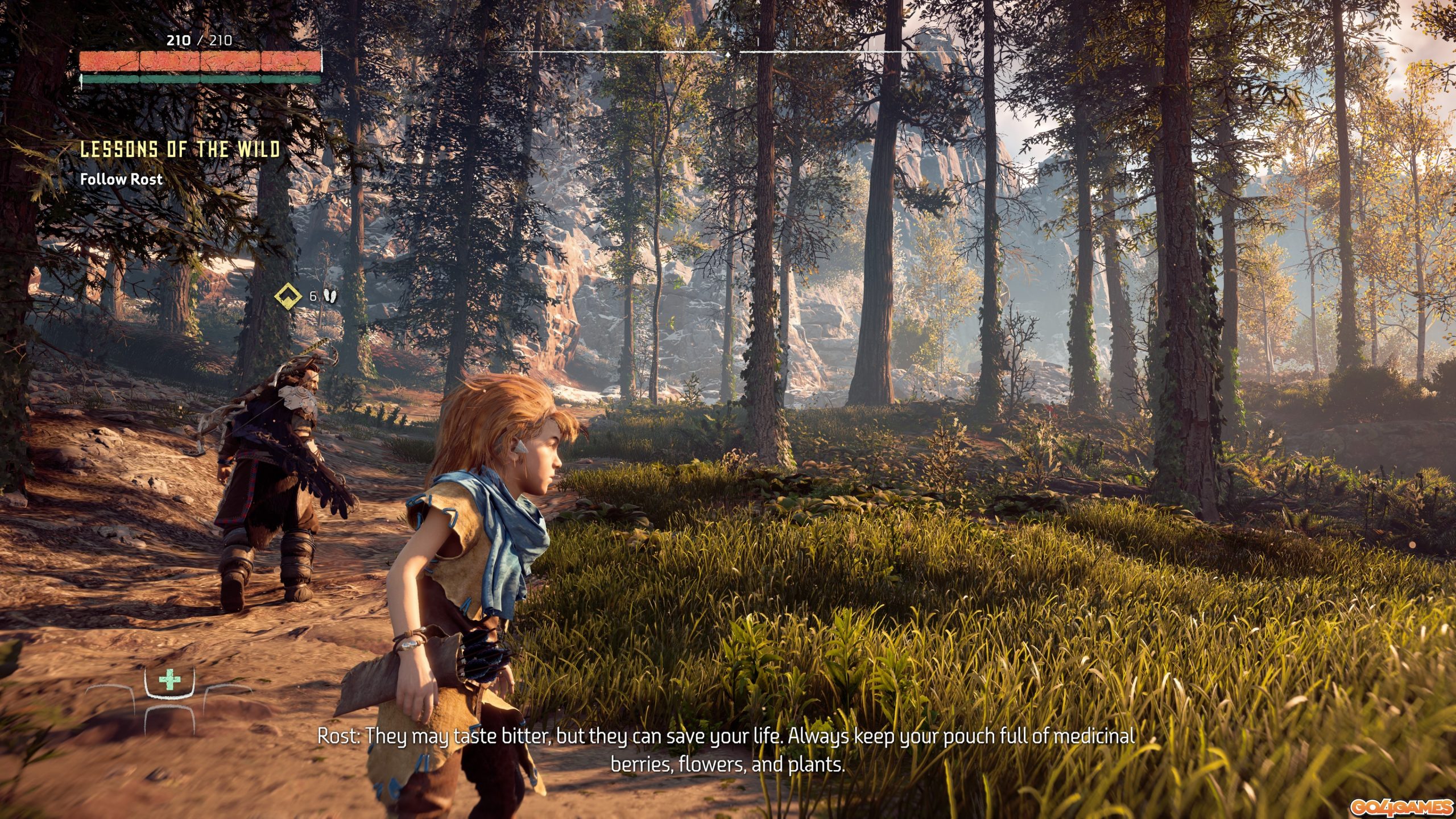The height and width of the screenshot is (819, 1456).
Task: Select the Lessons of the Wild quest tracker
Action: [x=180, y=149]
